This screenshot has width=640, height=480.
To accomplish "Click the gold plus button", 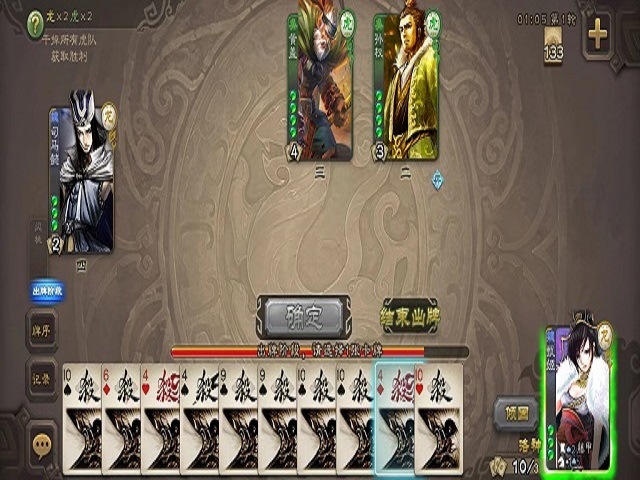I will [x=597, y=37].
